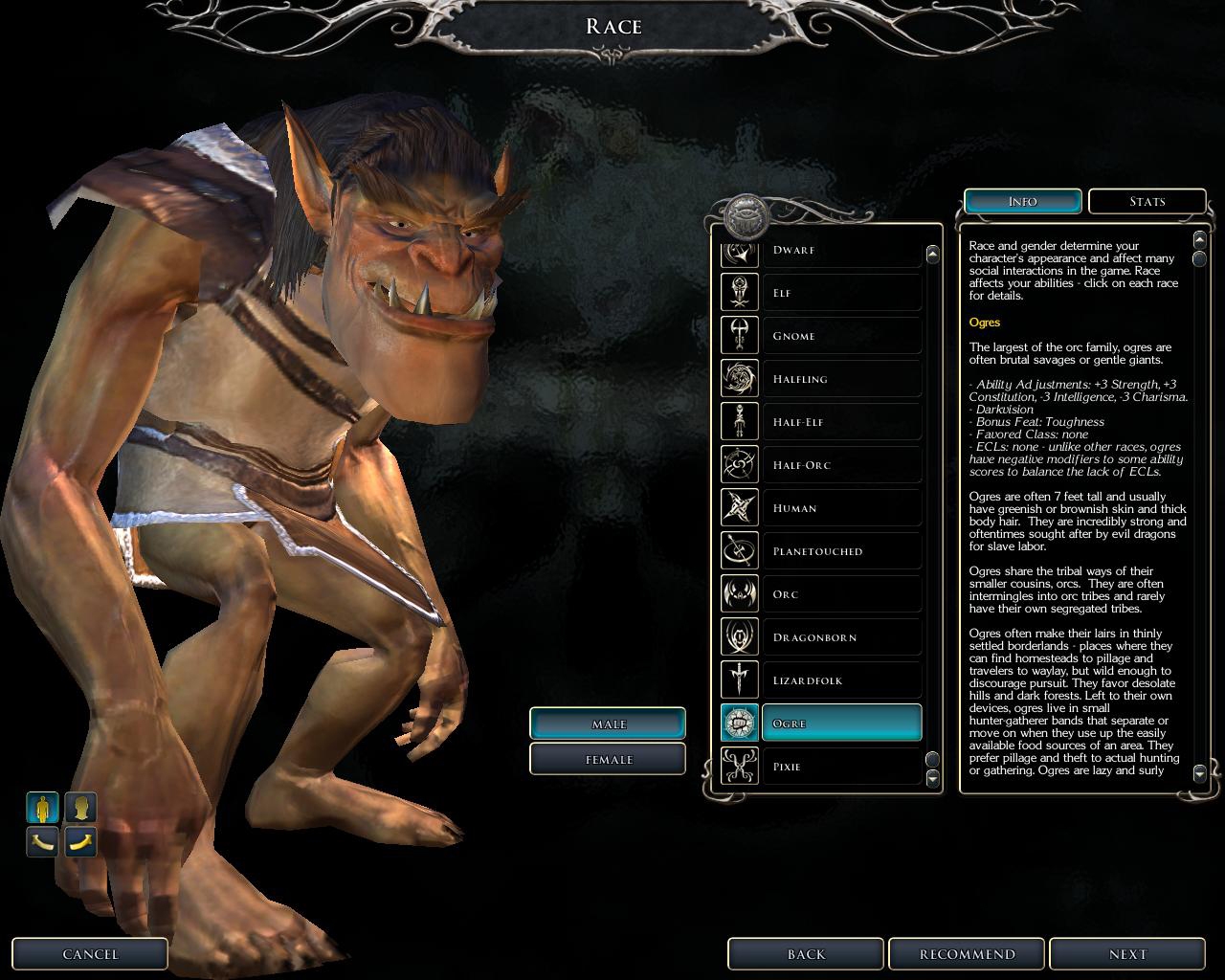The image size is (1225, 980).
Task: Switch to the Stats tab
Action: point(1147,201)
